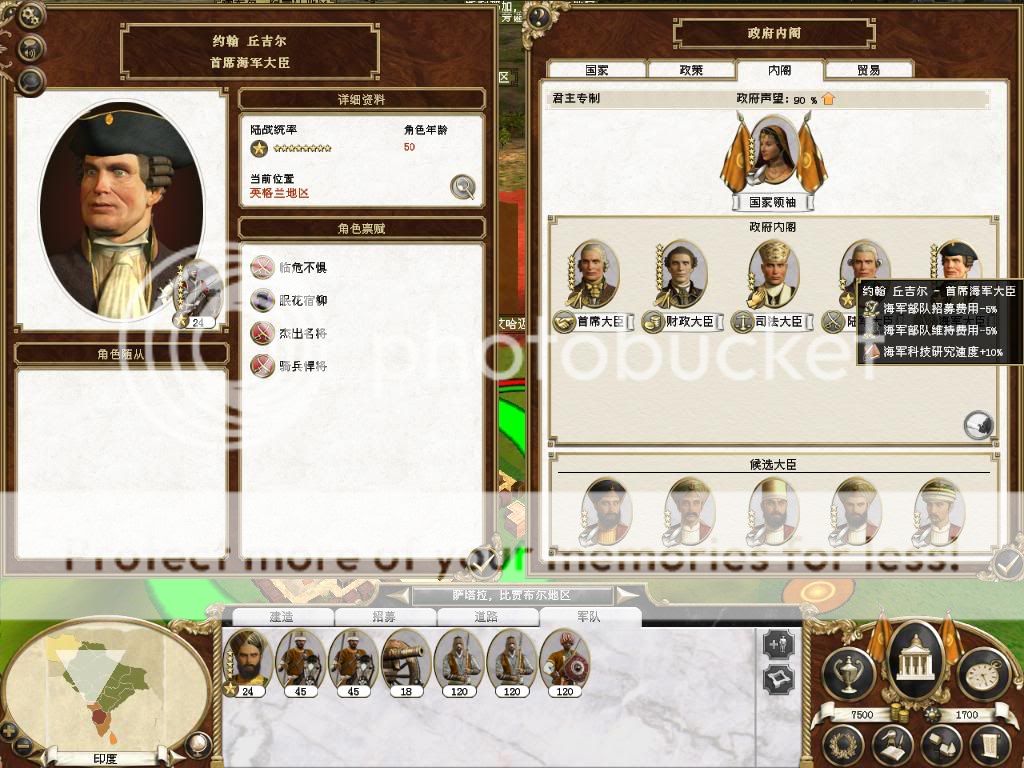The width and height of the screenshot is (1024, 768).
Task: Open the trophy cup objectives button
Action: 847,672
